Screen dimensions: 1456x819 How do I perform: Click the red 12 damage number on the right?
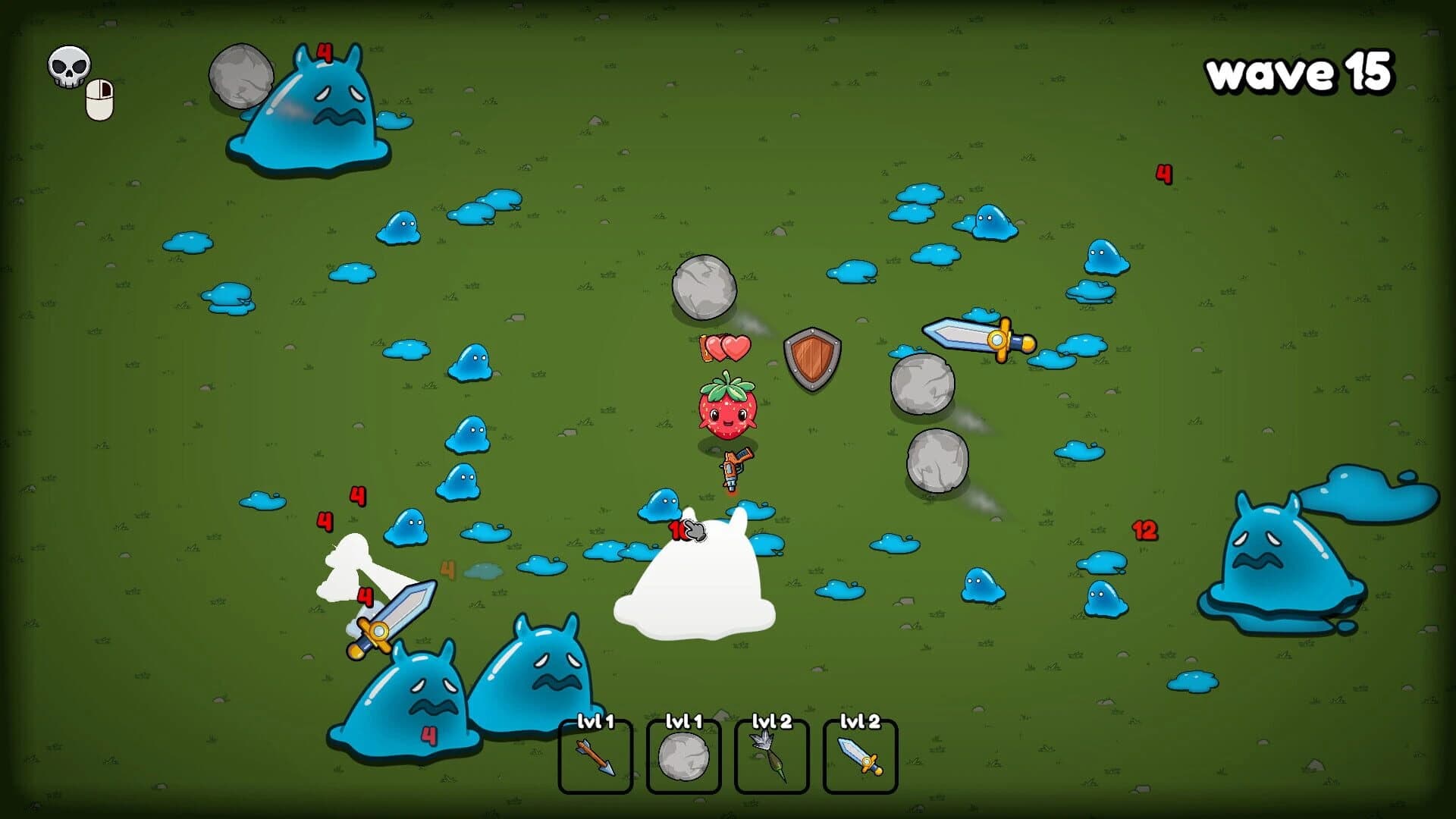pyautogui.click(x=1144, y=529)
